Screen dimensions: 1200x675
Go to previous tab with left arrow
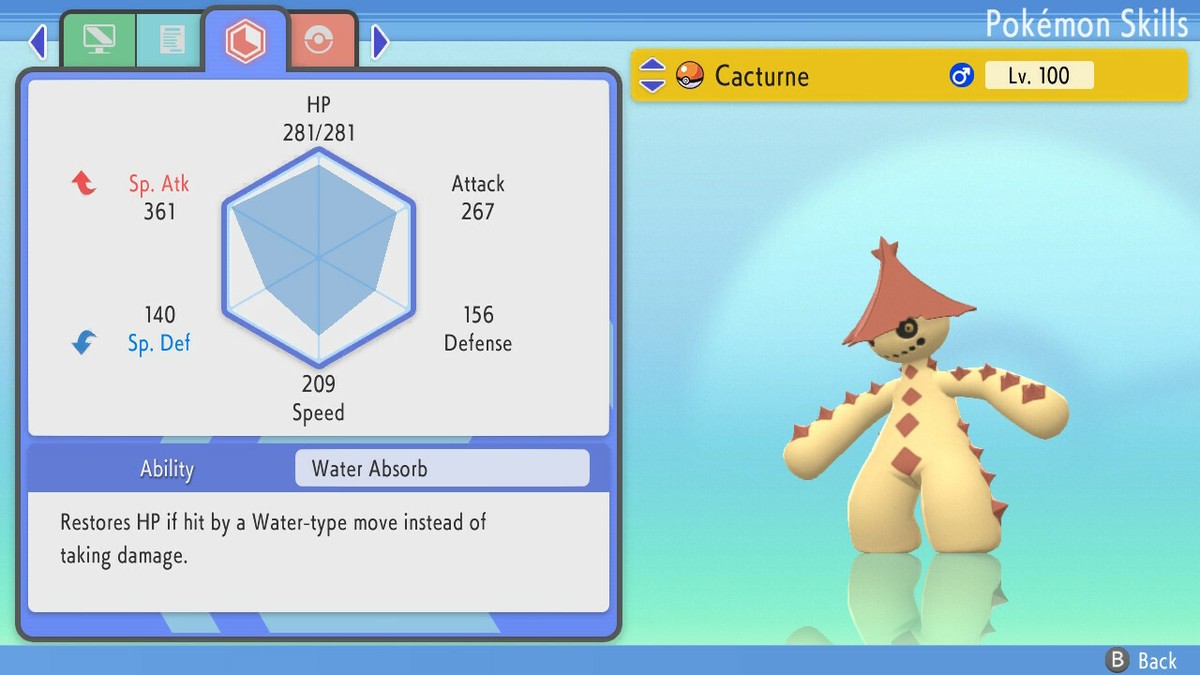[x=38, y=42]
